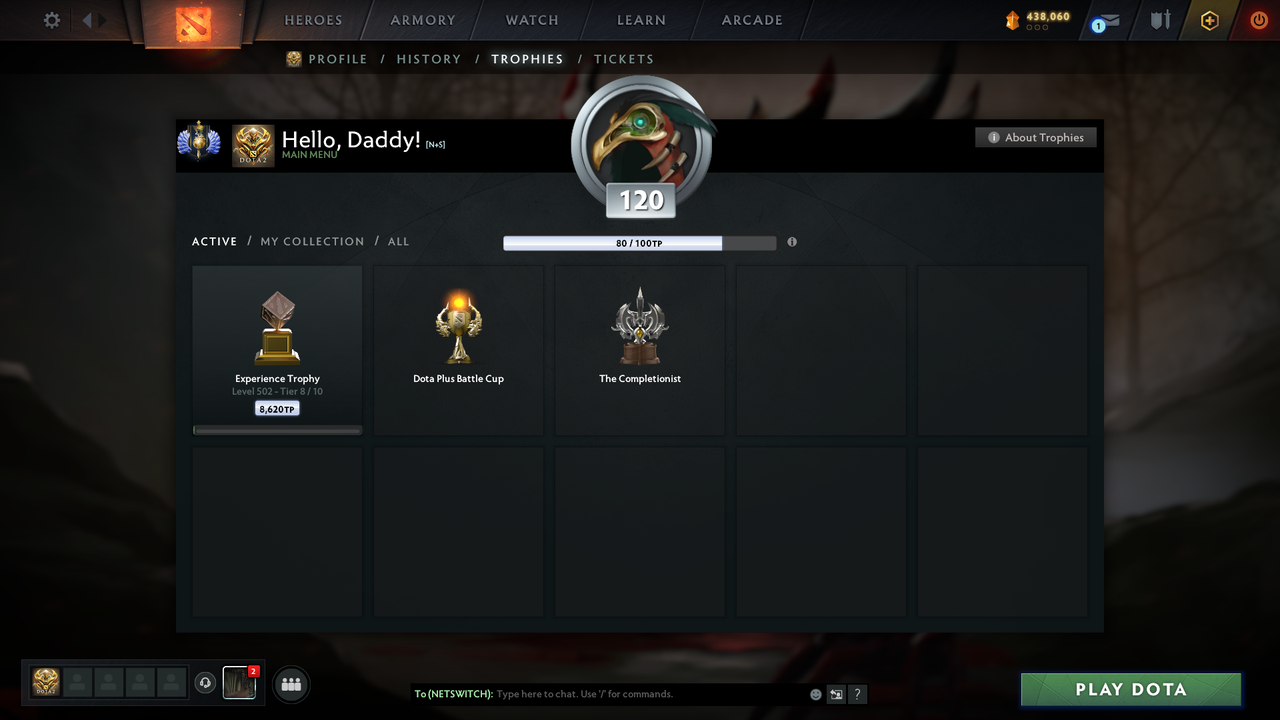Show ALL trophies

[x=398, y=241]
